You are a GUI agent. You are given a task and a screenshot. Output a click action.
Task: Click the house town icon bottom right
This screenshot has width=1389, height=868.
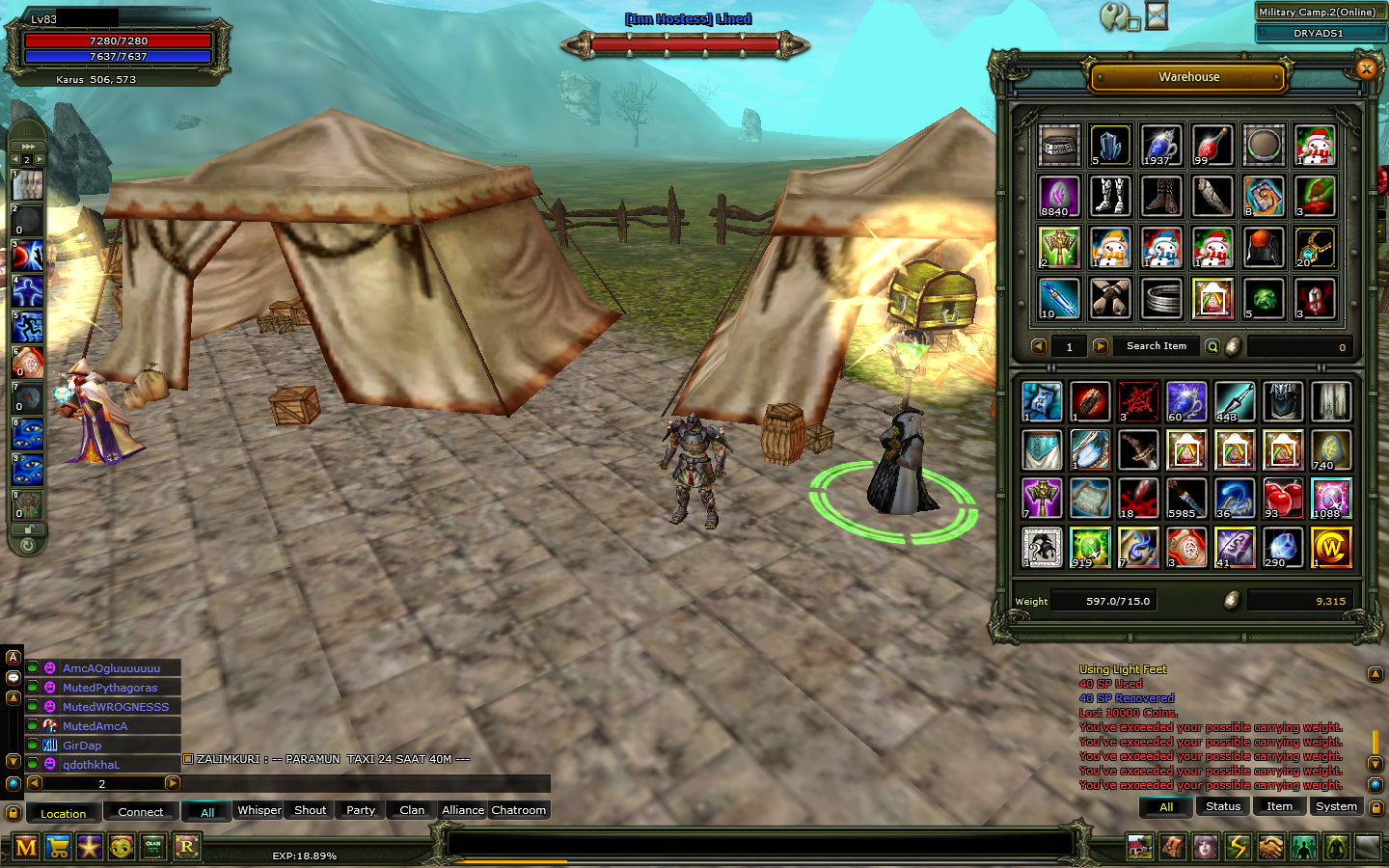point(1141,847)
